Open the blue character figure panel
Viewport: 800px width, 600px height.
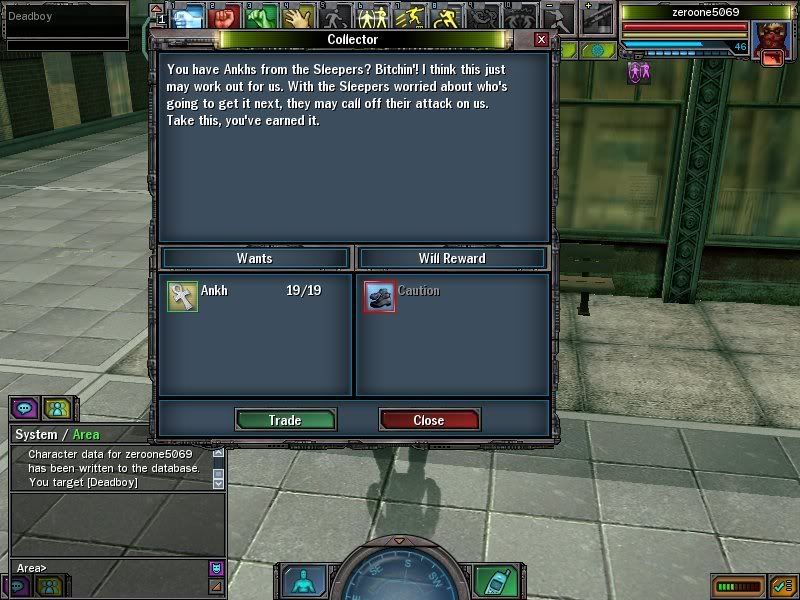tap(304, 581)
